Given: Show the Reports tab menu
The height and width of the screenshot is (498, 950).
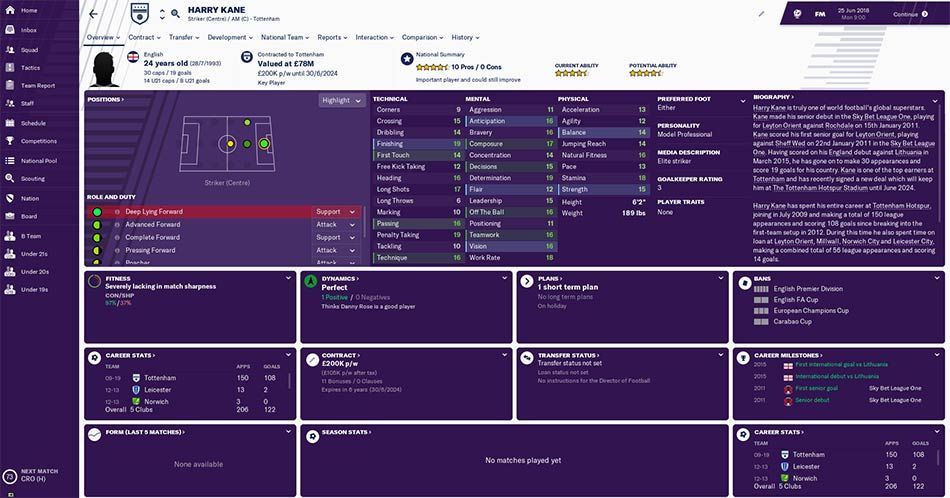Looking at the screenshot, I should 331,37.
